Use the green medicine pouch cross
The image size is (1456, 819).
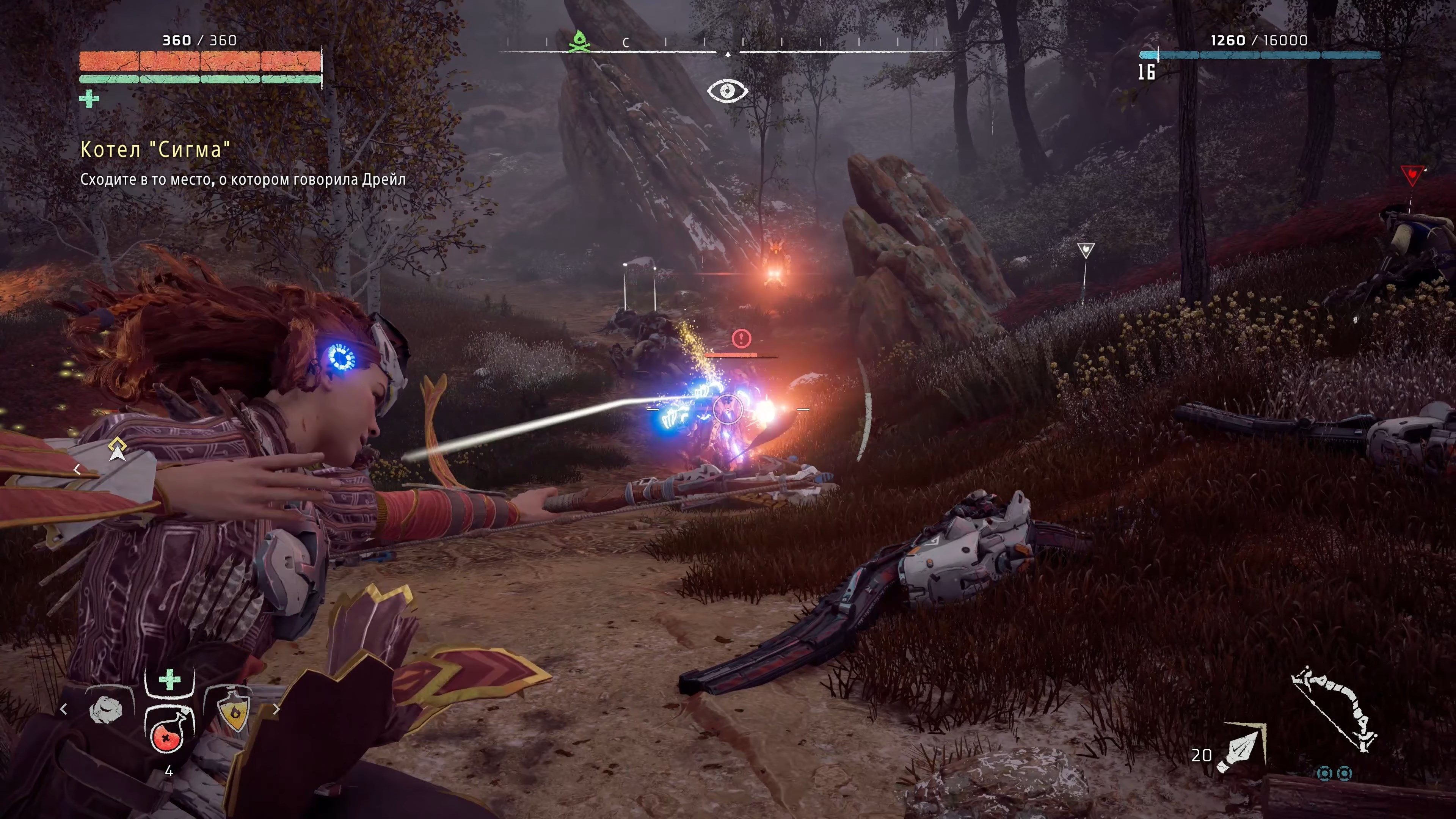(x=169, y=679)
